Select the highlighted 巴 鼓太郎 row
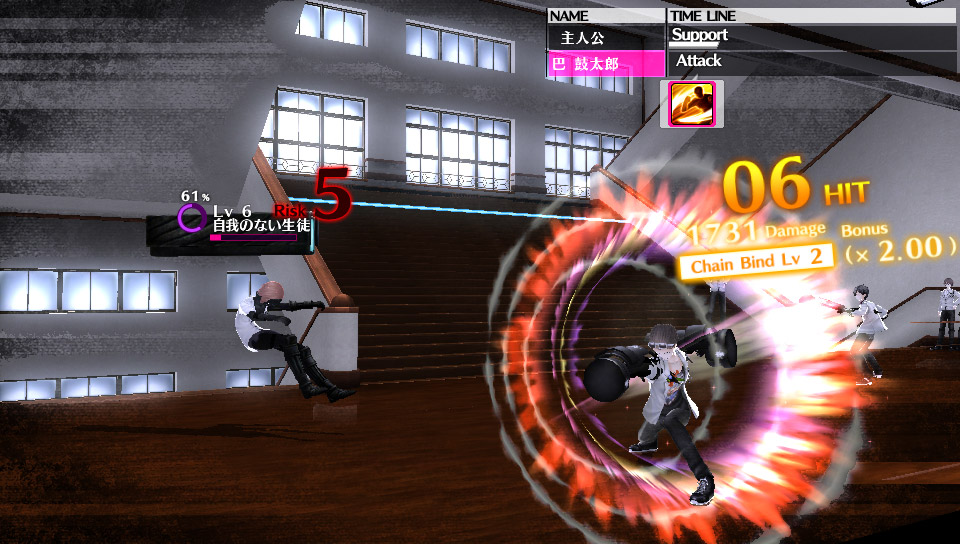This screenshot has height=544, width=960. [x=606, y=64]
